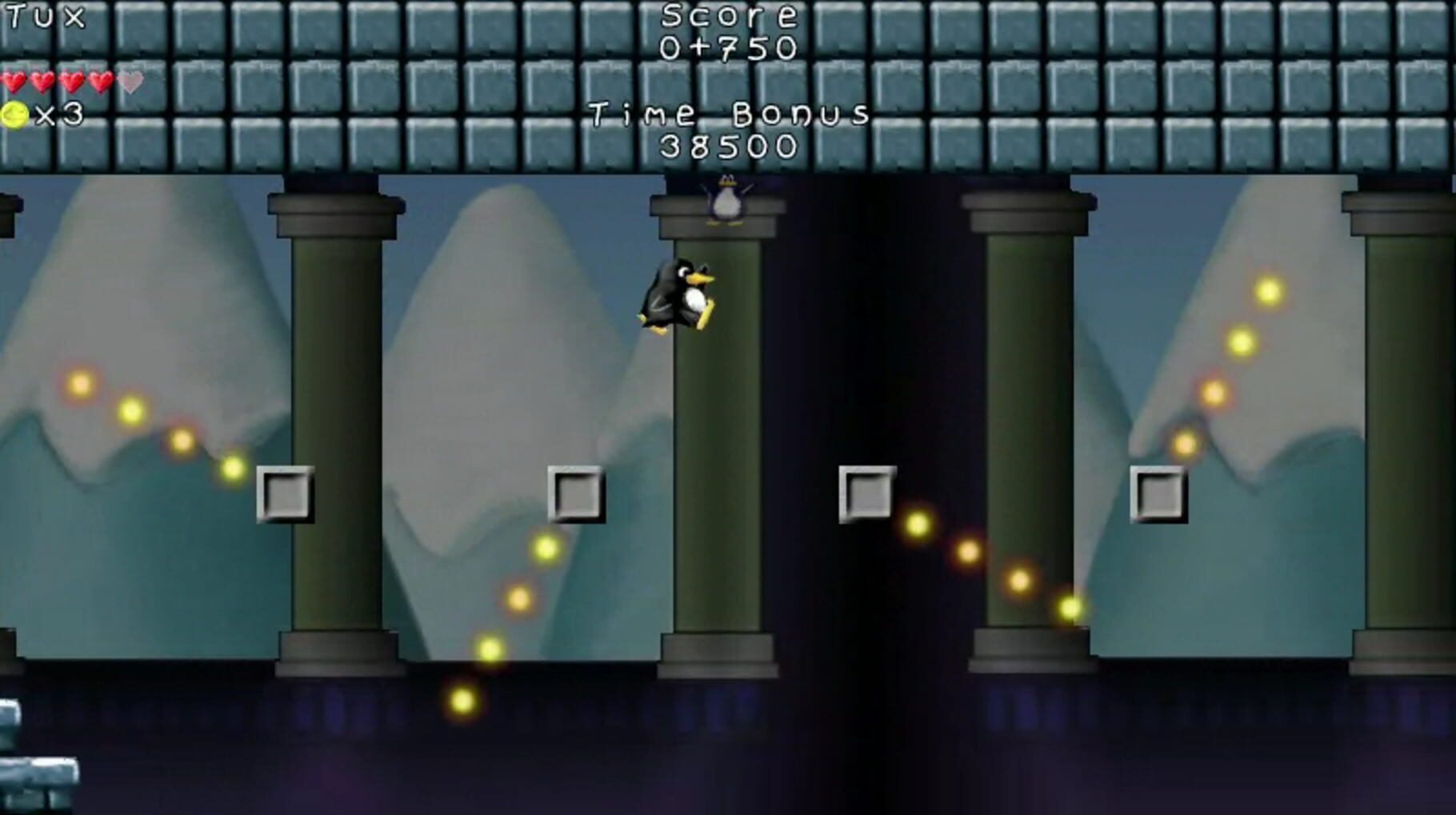Click the leftmost glowing coin sparkle near the mountain

[78, 386]
